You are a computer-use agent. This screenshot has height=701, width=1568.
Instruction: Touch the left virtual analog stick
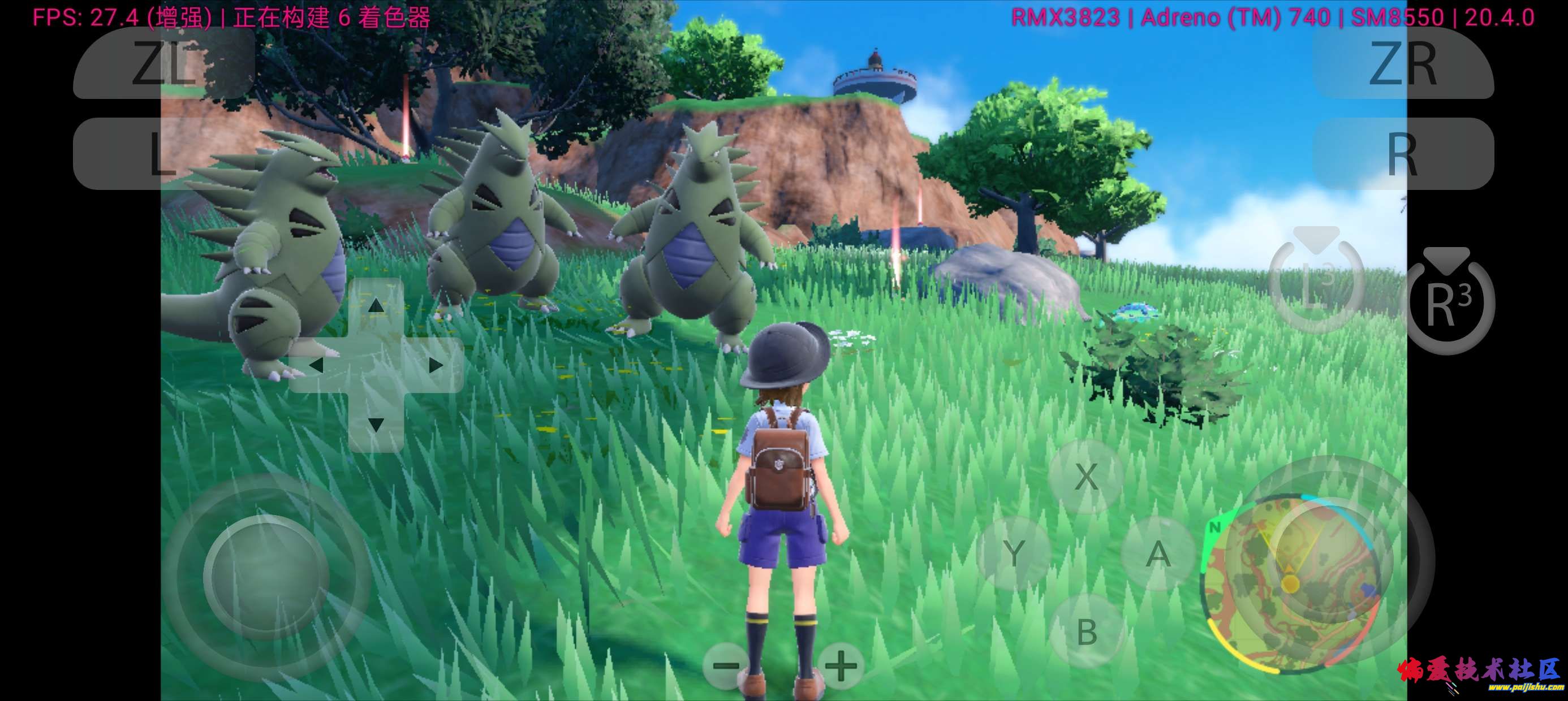pyautogui.click(x=266, y=576)
